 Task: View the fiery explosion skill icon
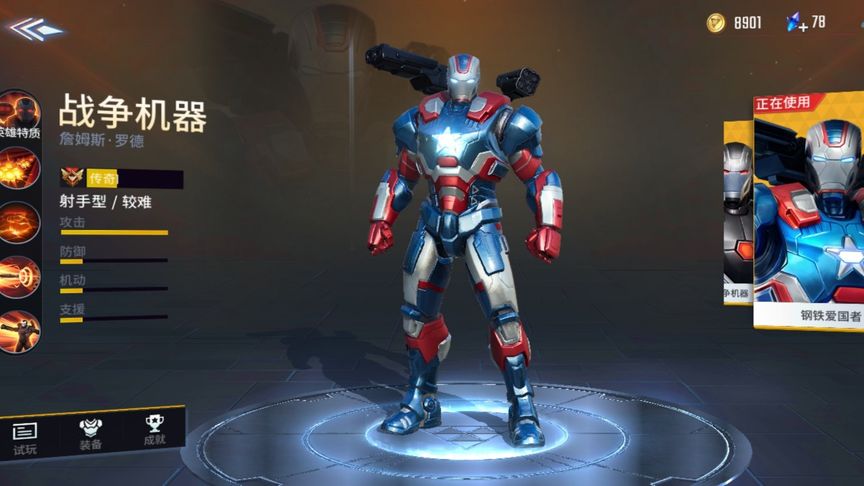coord(19,169)
